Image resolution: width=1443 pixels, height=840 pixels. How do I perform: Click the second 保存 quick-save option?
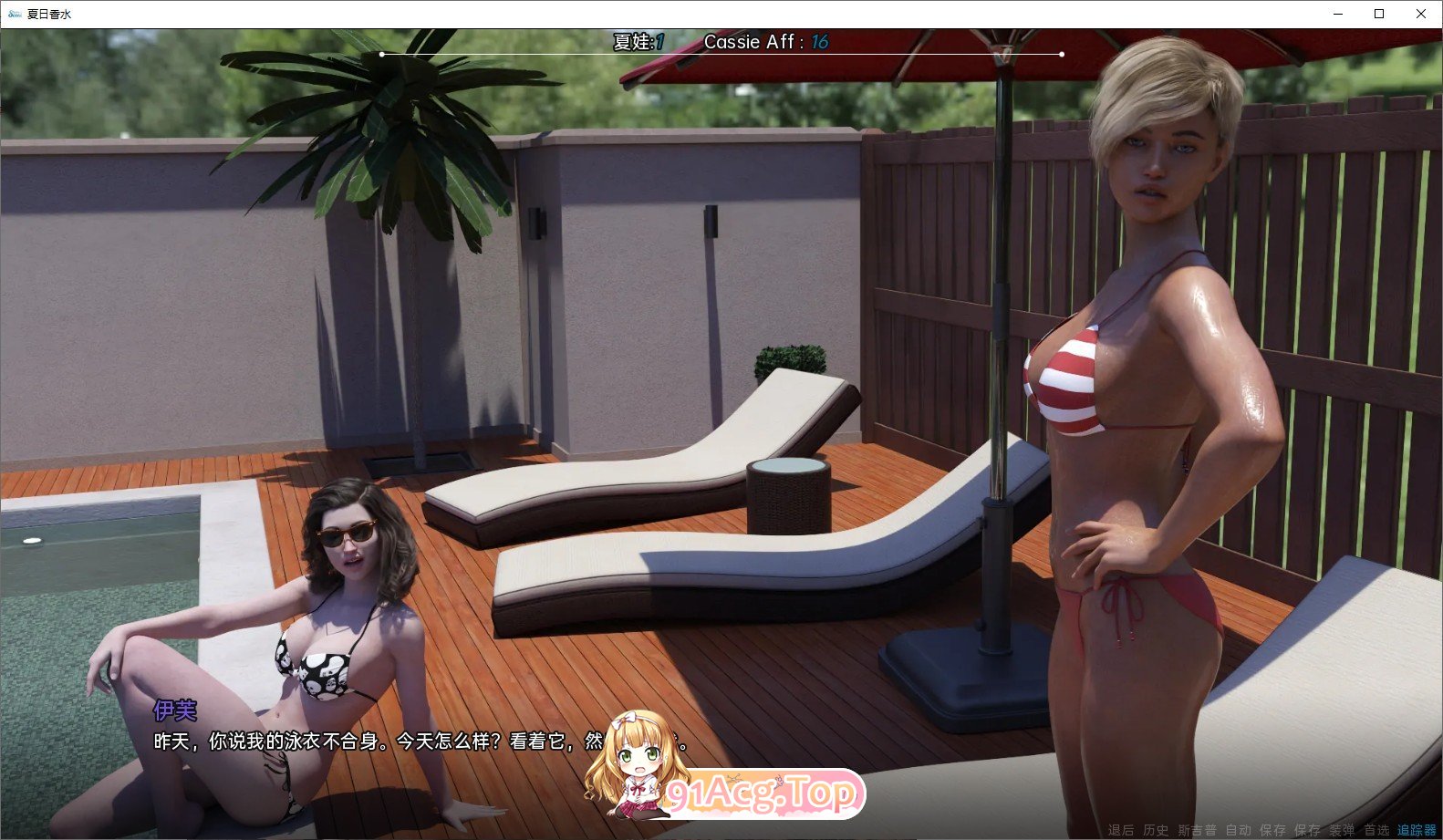click(1307, 831)
